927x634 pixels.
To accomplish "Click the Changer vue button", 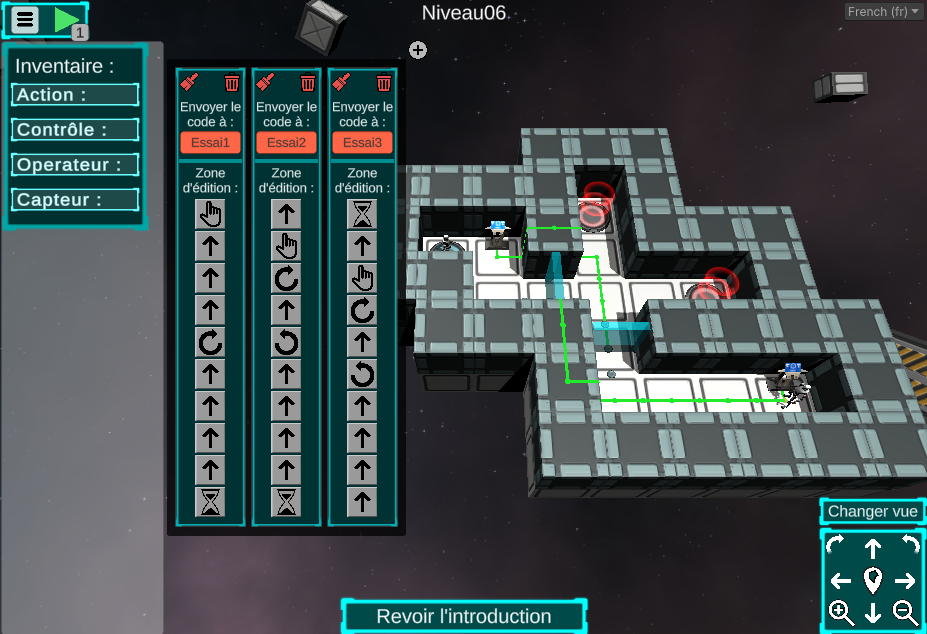I will point(872,512).
